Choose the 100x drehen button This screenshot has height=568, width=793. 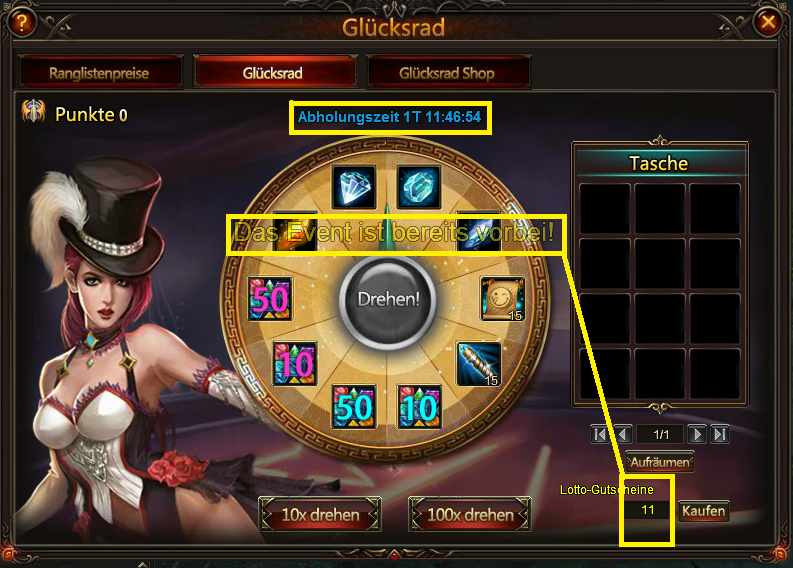point(469,515)
